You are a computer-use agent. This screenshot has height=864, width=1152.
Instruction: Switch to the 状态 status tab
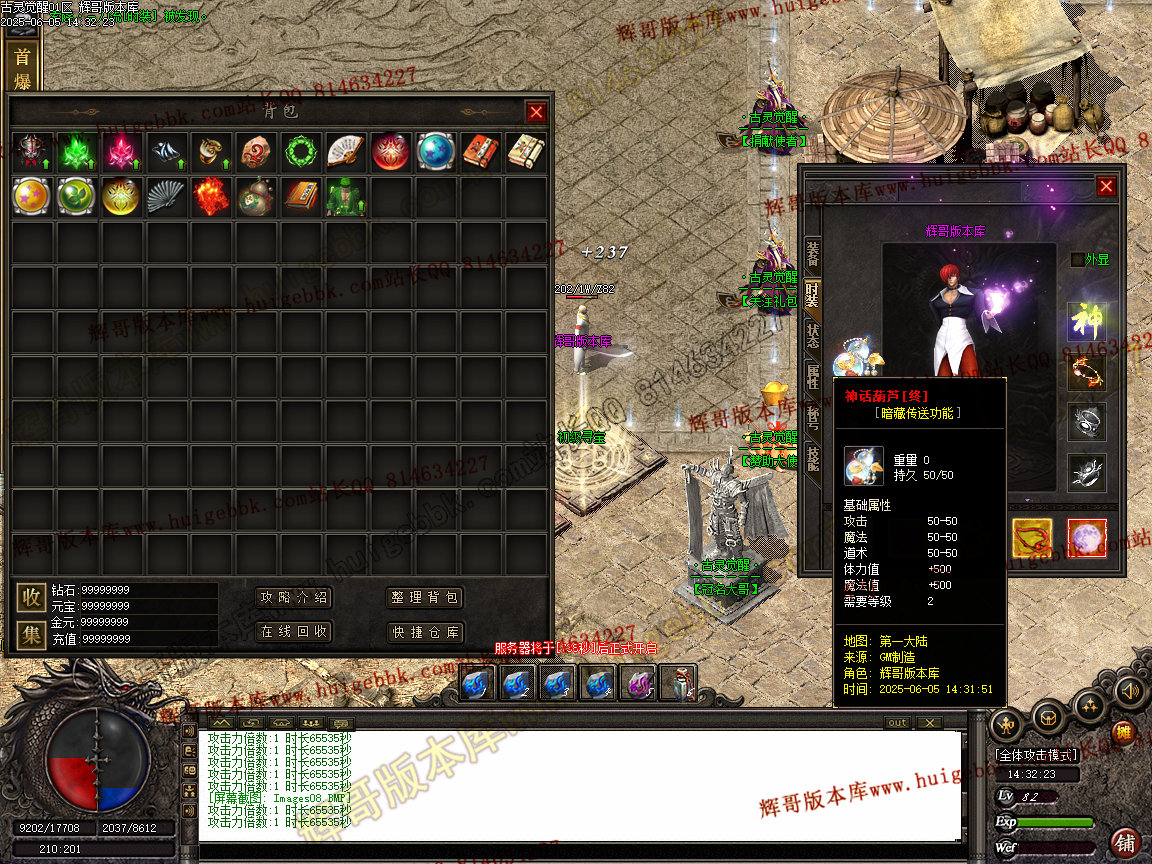[813, 335]
